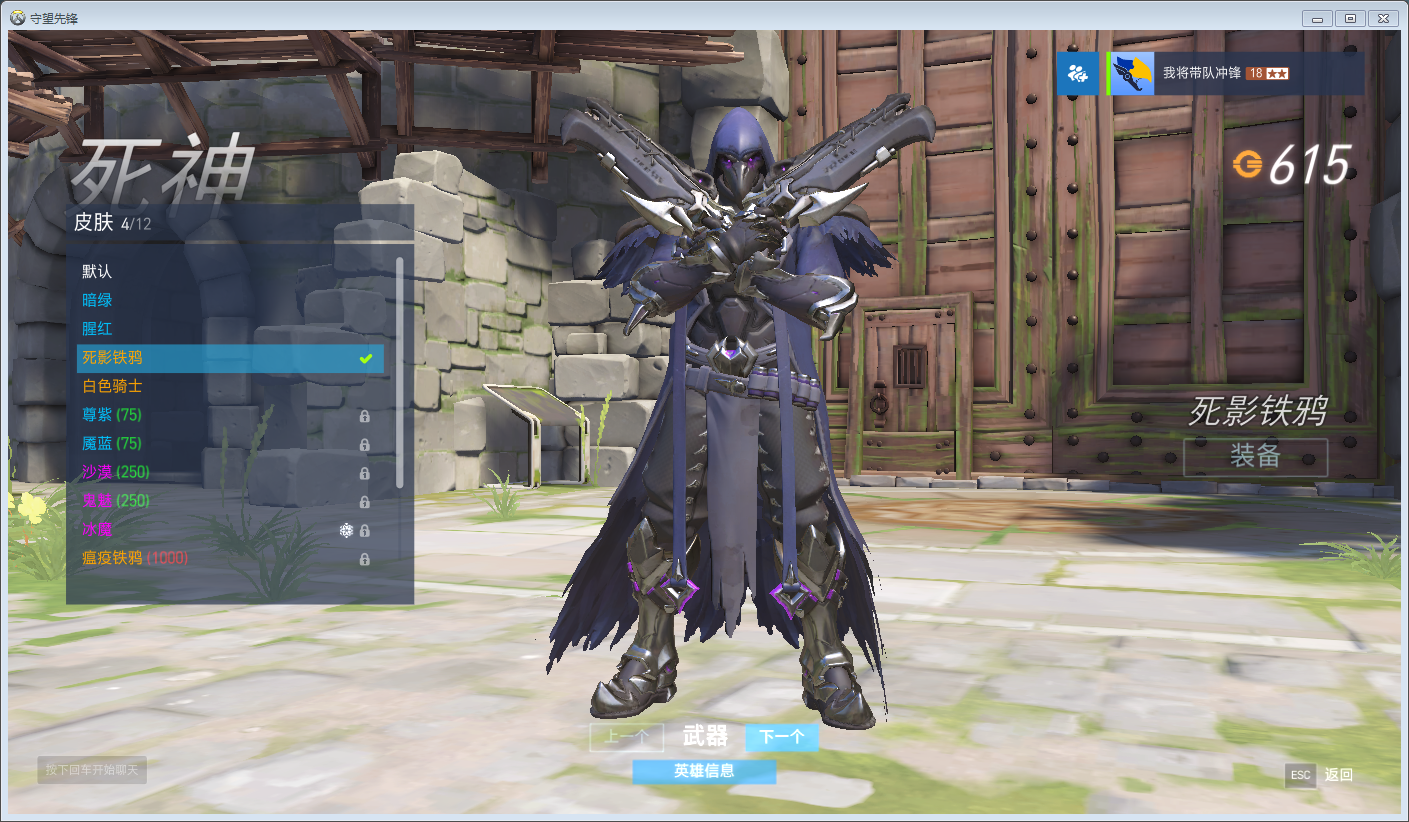Click the 装备 equip button
This screenshot has height=822, width=1409.
click(1255, 457)
